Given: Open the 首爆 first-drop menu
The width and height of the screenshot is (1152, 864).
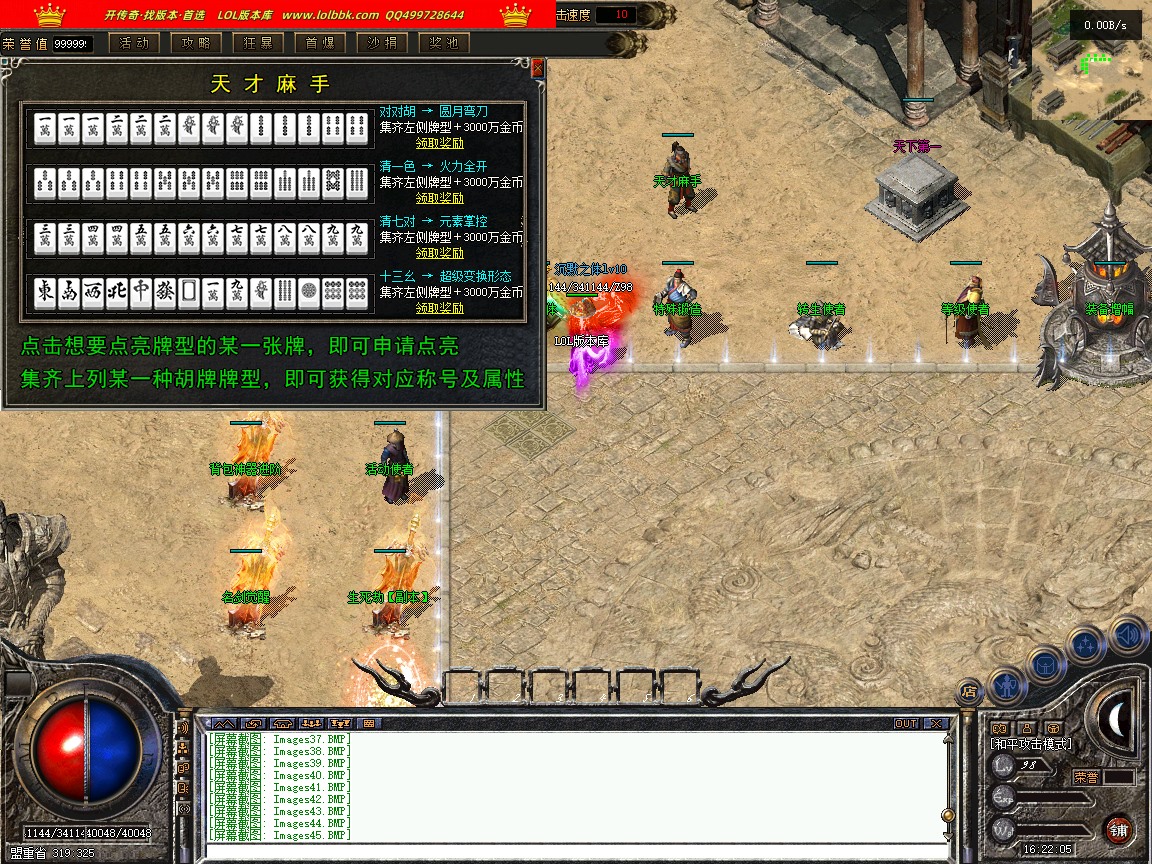Looking at the screenshot, I should click(x=319, y=43).
